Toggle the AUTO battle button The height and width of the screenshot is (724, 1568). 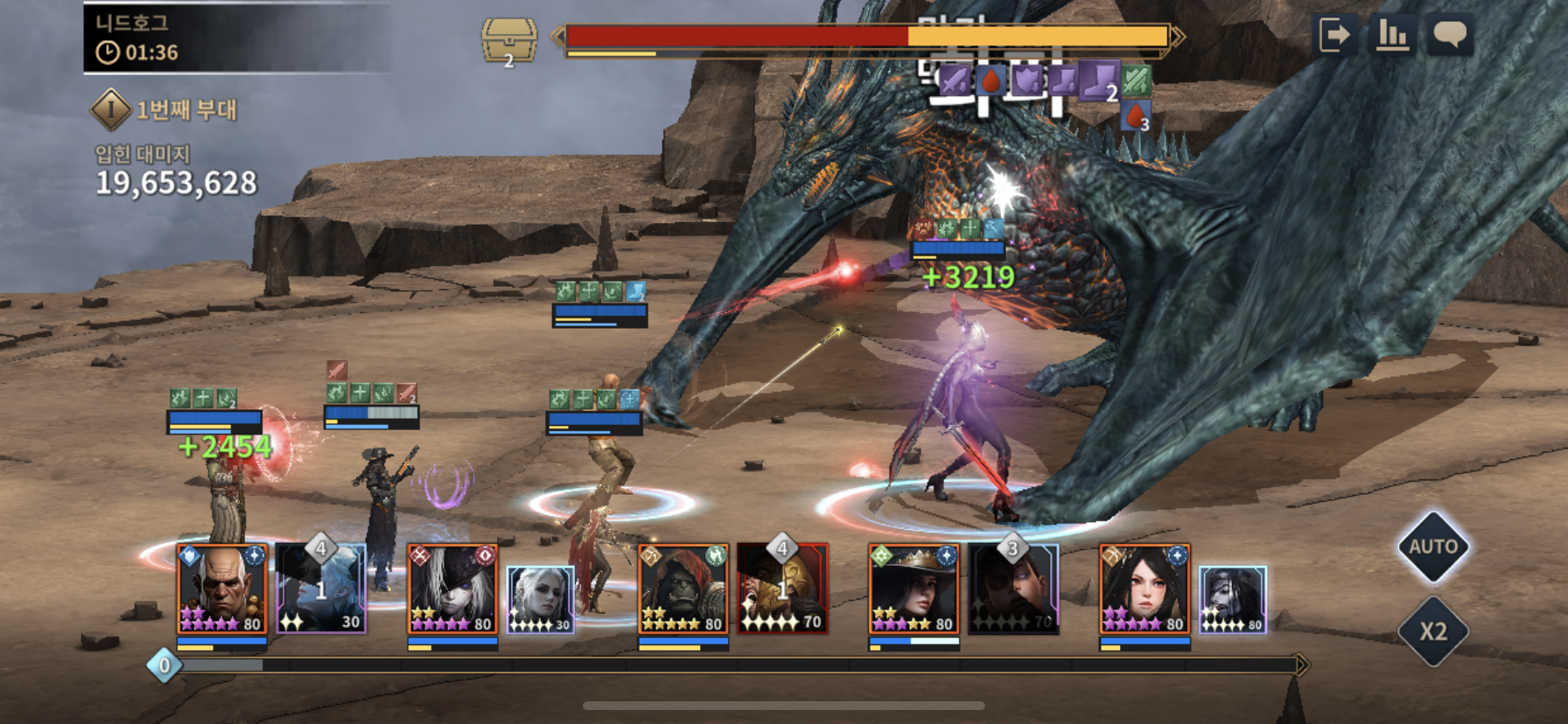(1432, 547)
